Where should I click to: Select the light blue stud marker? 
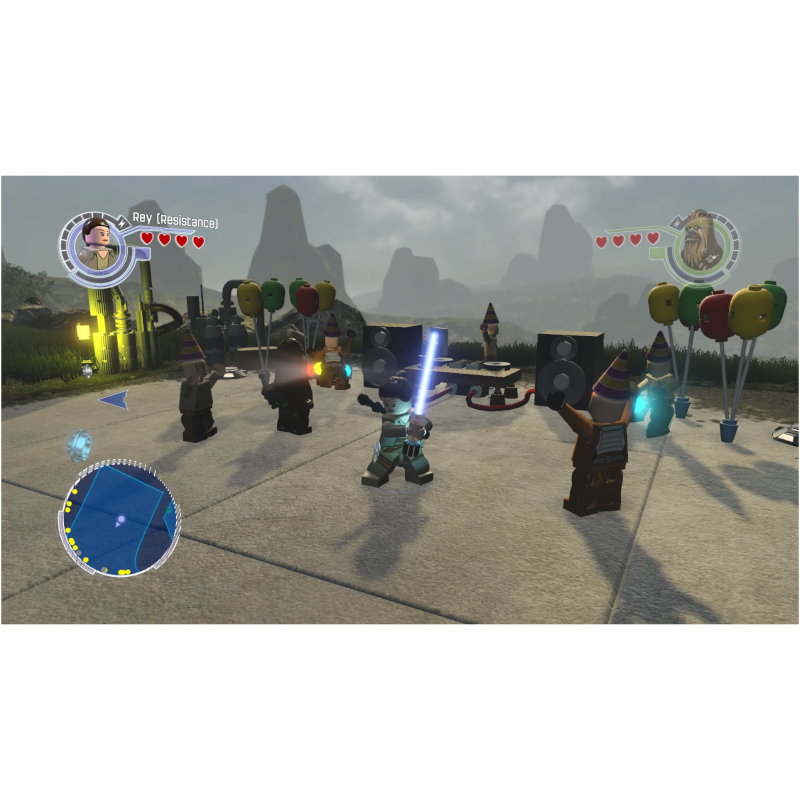(x=81, y=444)
